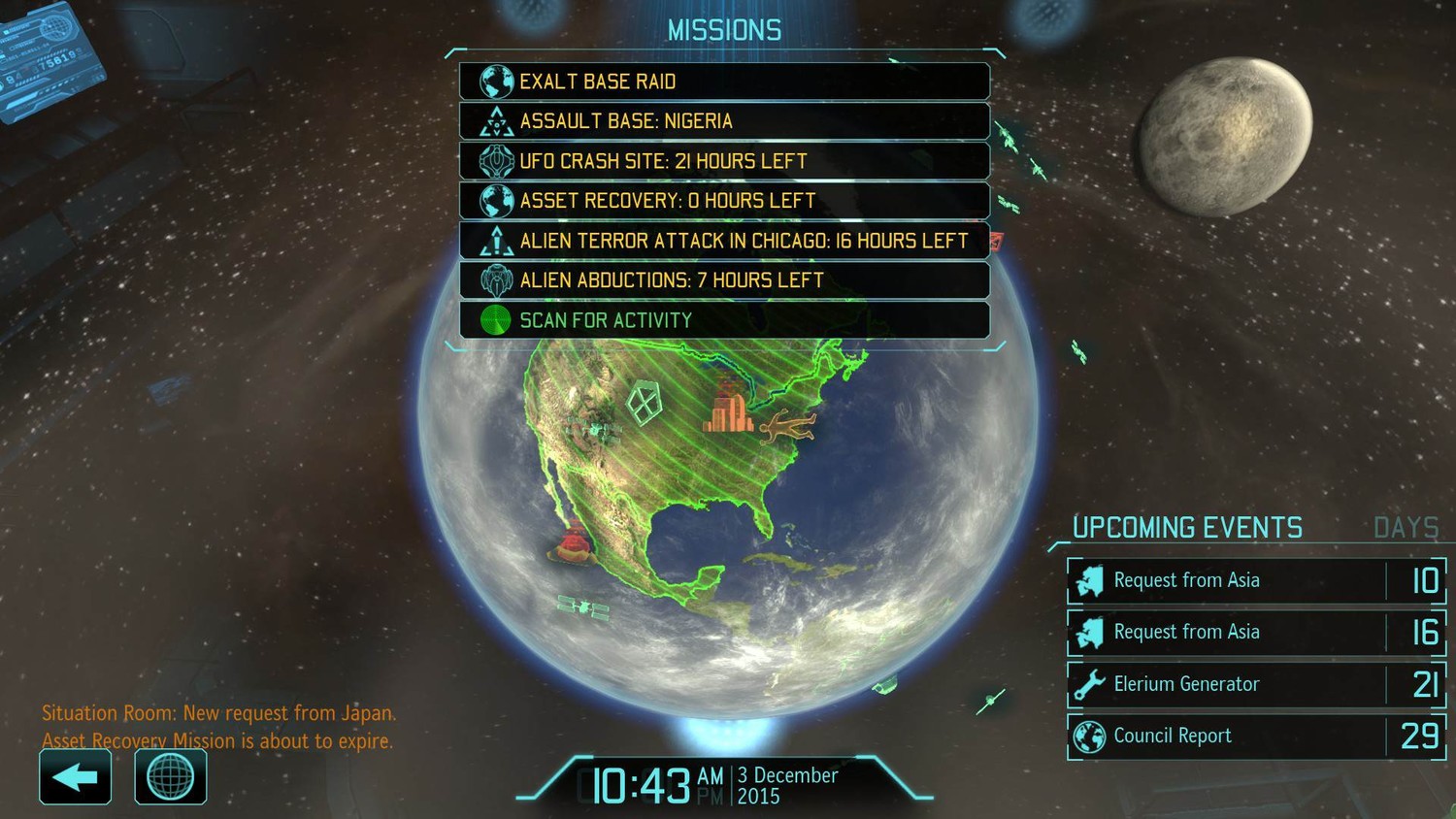Click the wireframe globe button

[x=170, y=777]
